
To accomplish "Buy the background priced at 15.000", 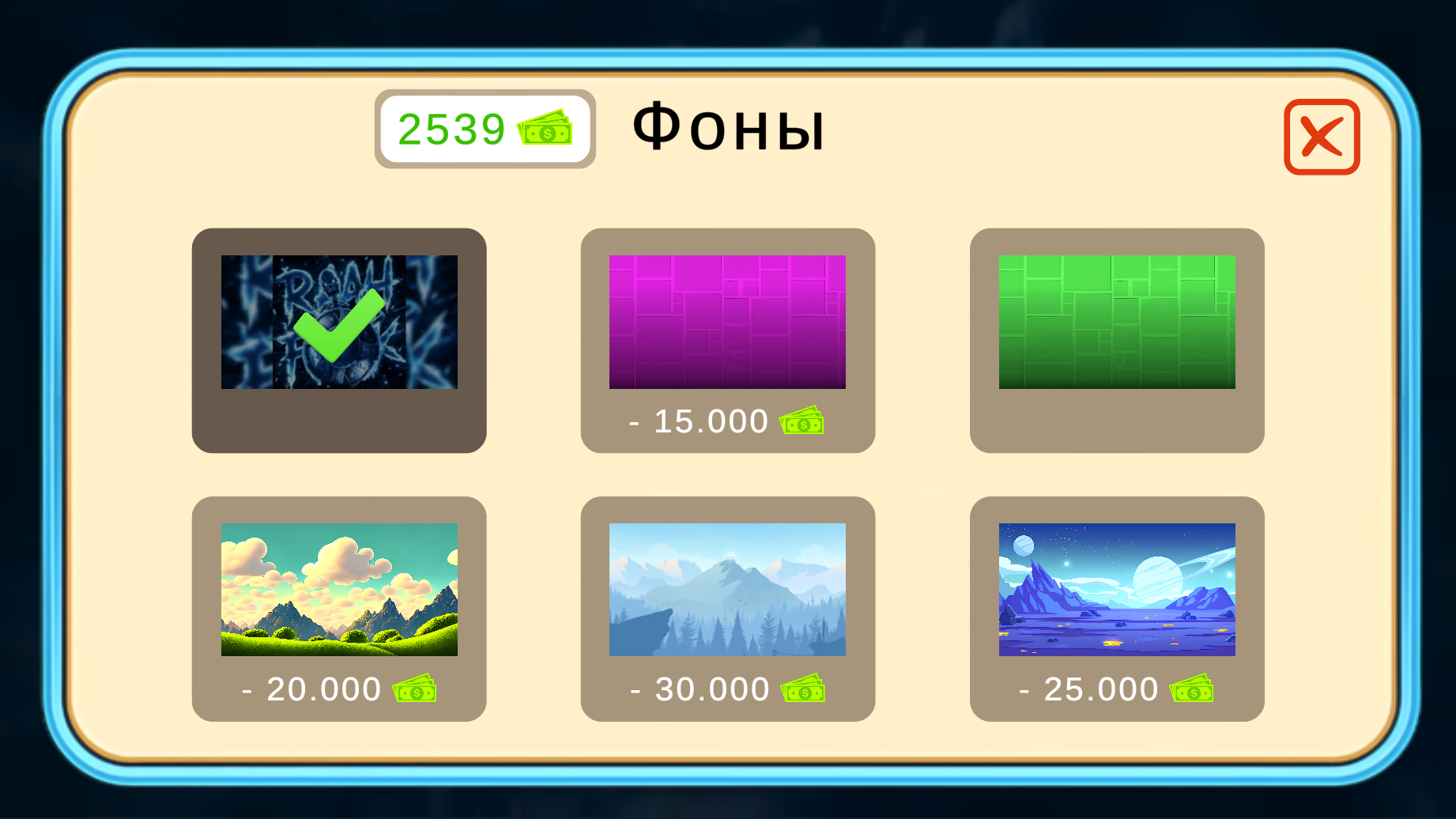I will click(728, 340).
